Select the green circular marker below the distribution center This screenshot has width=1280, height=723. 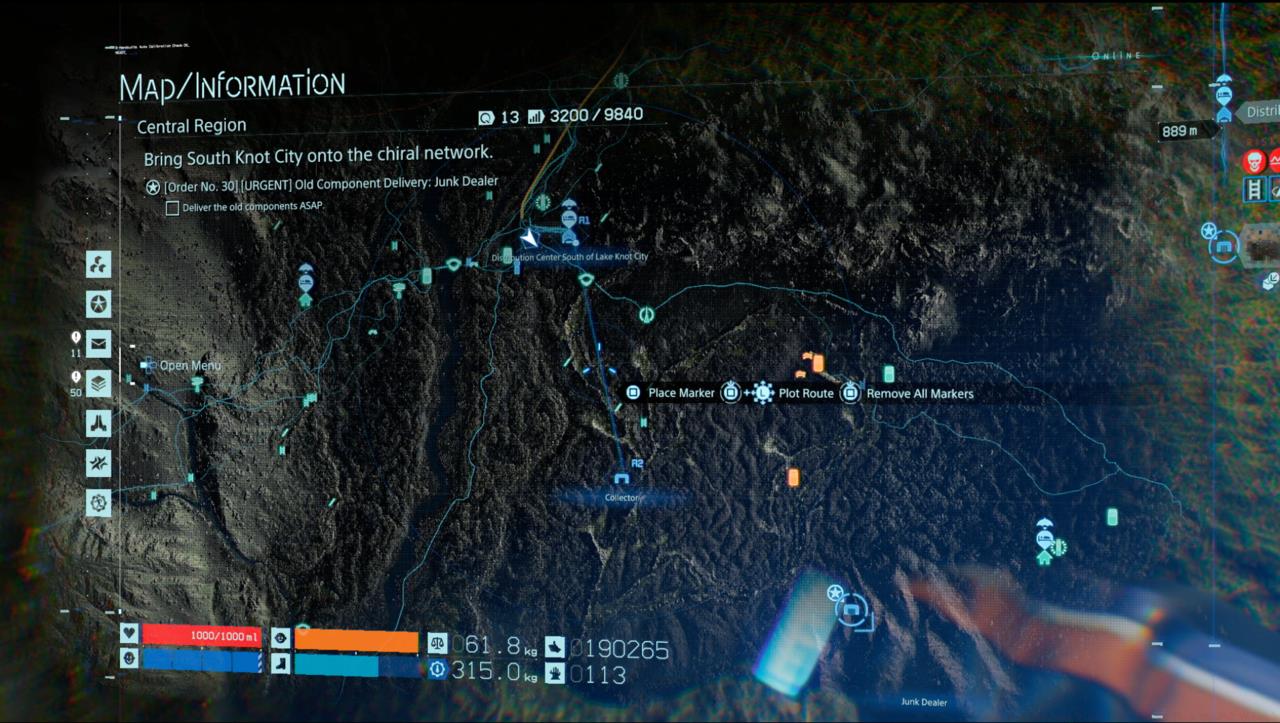pos(647,315)
